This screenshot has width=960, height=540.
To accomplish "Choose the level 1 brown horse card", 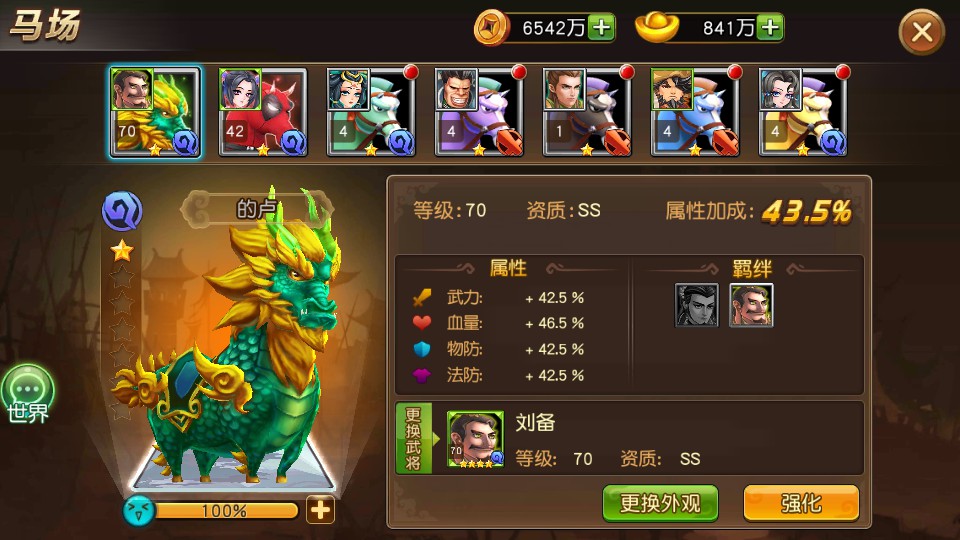I will 588,112.
